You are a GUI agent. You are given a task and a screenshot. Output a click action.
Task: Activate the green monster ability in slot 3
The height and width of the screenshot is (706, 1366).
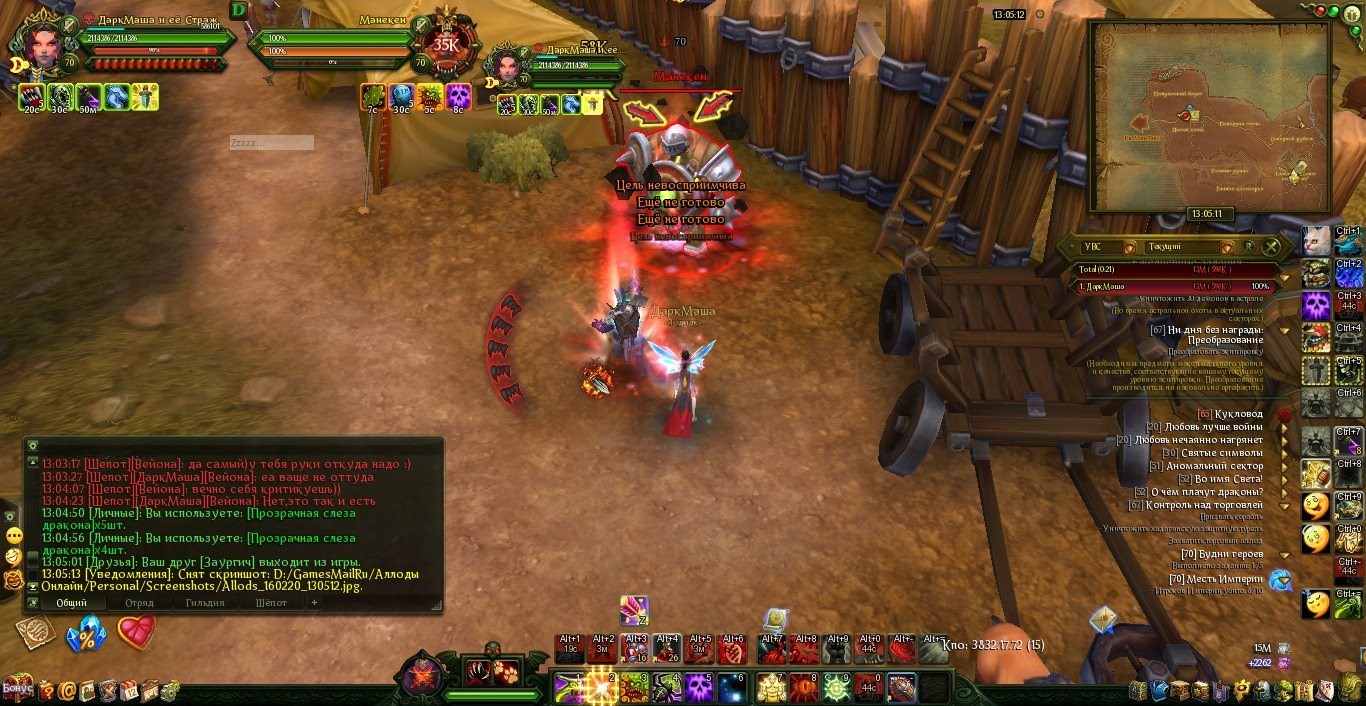point(635,687)
